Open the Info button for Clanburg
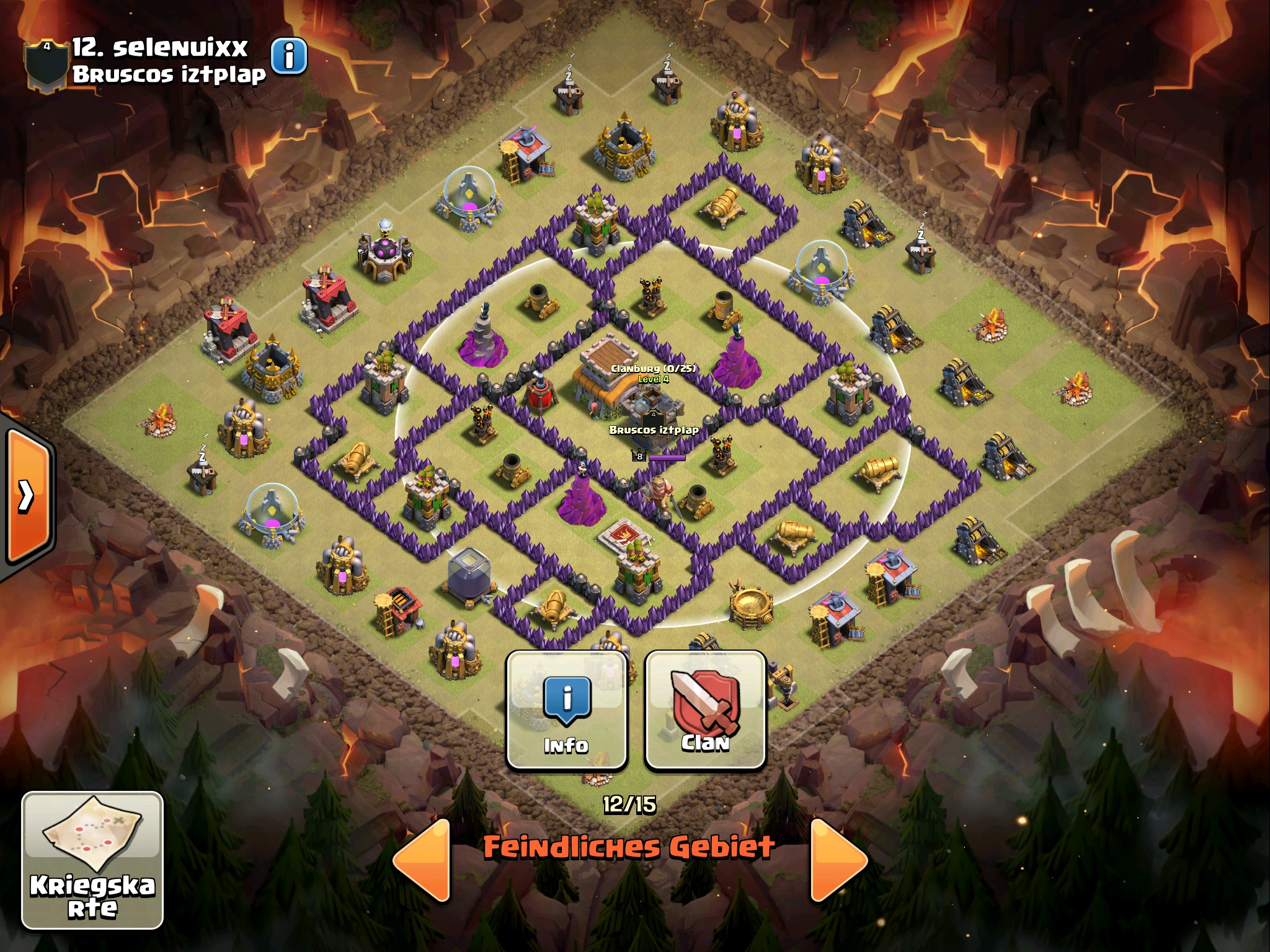 coord(567,710)
